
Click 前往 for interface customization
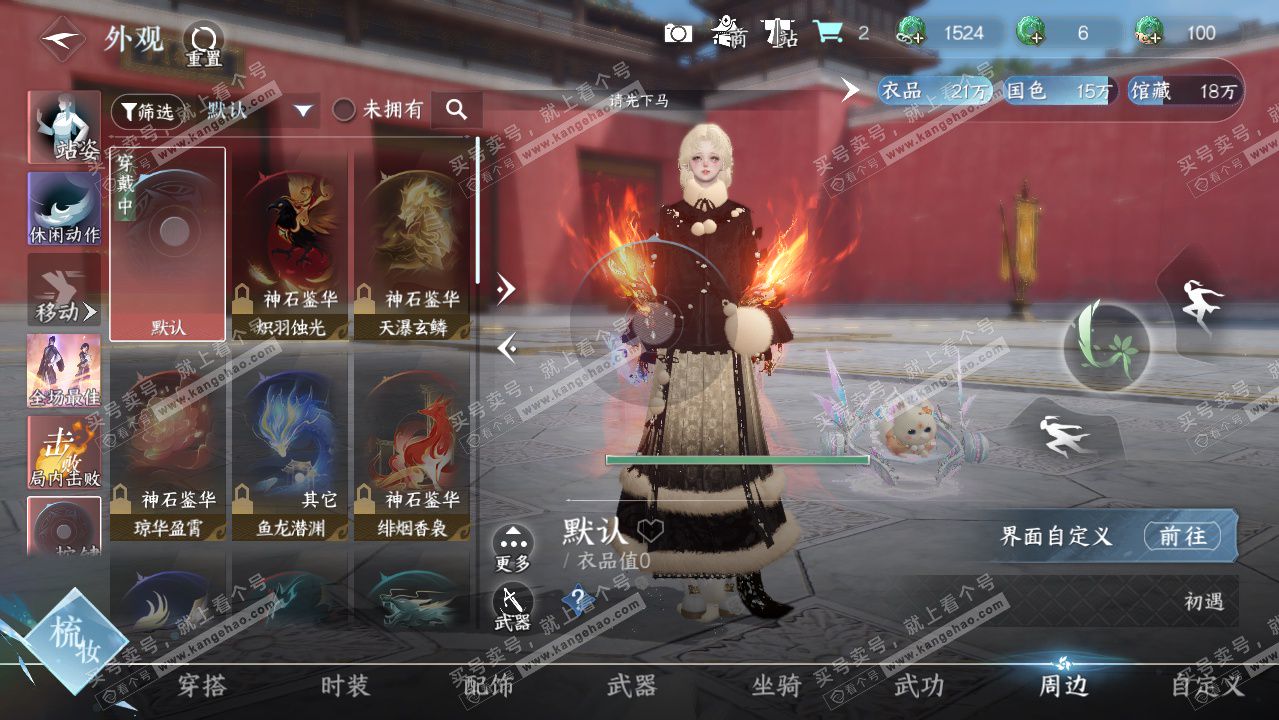(x=1182, y=536)
